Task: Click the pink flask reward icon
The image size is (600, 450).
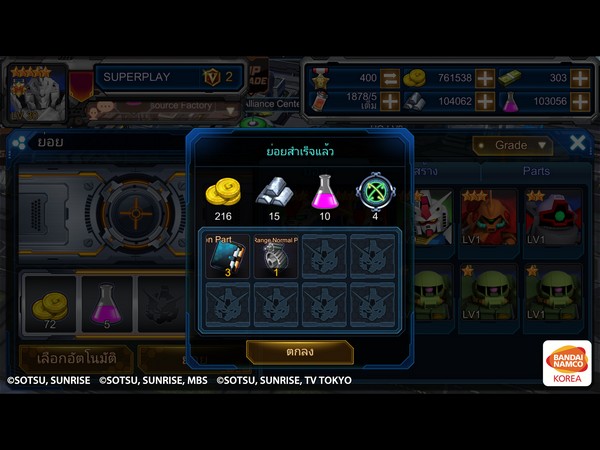Action: [x=325, y=188]
